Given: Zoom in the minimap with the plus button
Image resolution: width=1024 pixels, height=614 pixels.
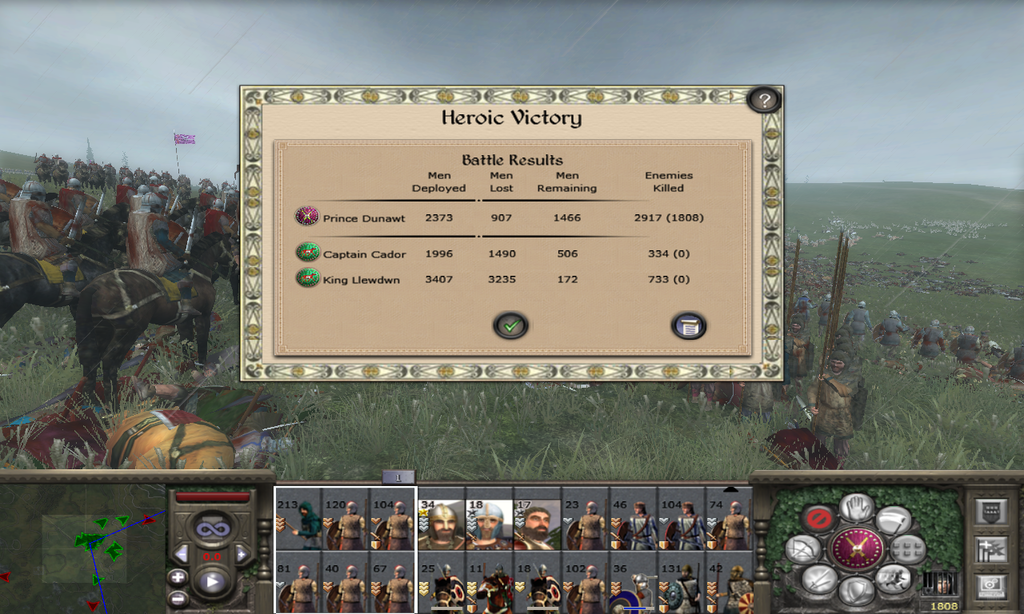Looking at the screenshot, I should pos(177,576).
